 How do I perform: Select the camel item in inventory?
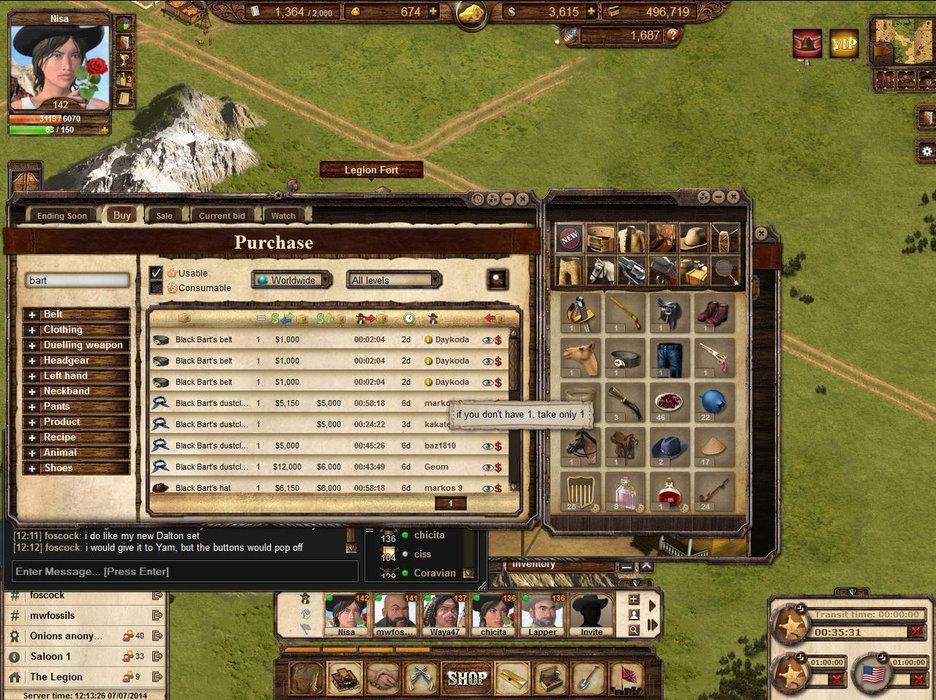(580, 355)
